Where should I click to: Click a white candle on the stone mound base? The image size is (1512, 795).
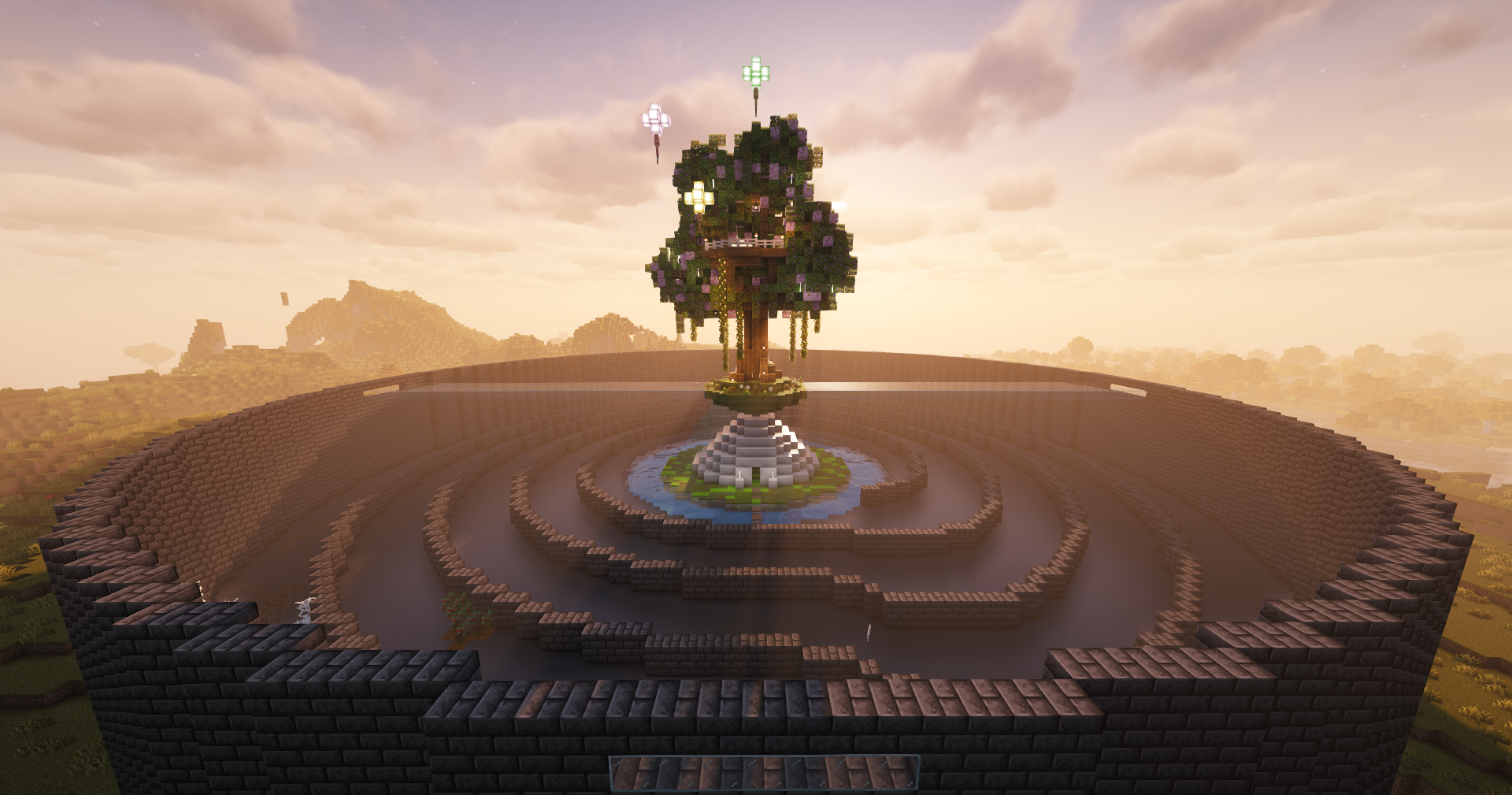[739, 476]
